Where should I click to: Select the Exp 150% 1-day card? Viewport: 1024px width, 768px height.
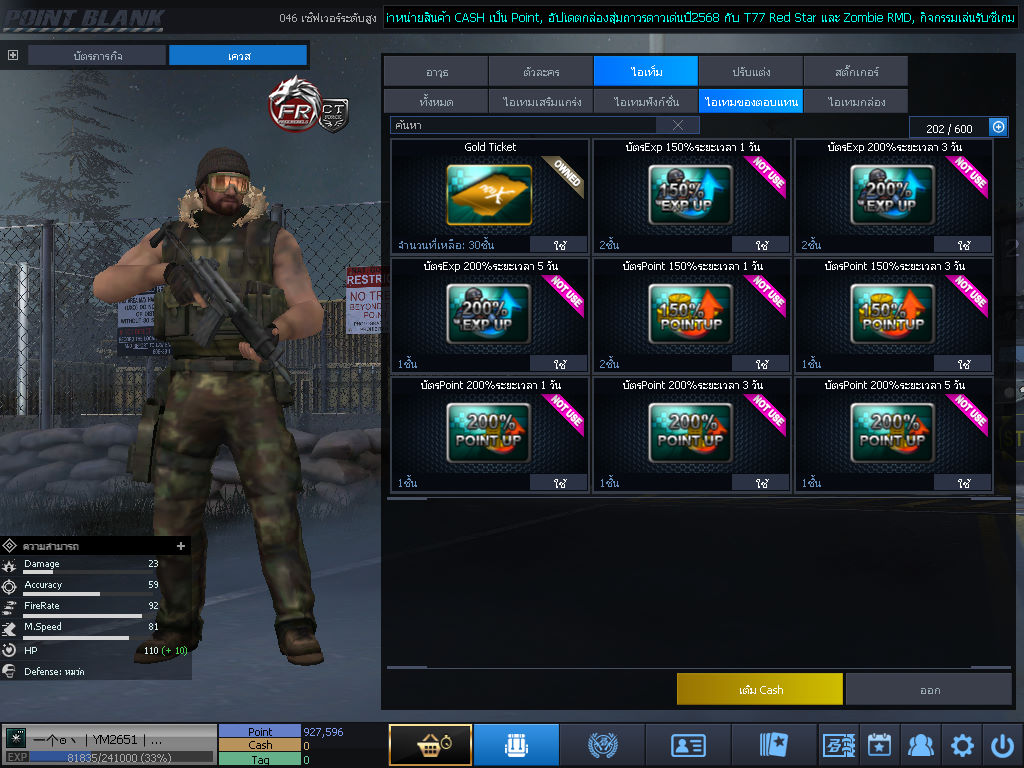point(690,194)
